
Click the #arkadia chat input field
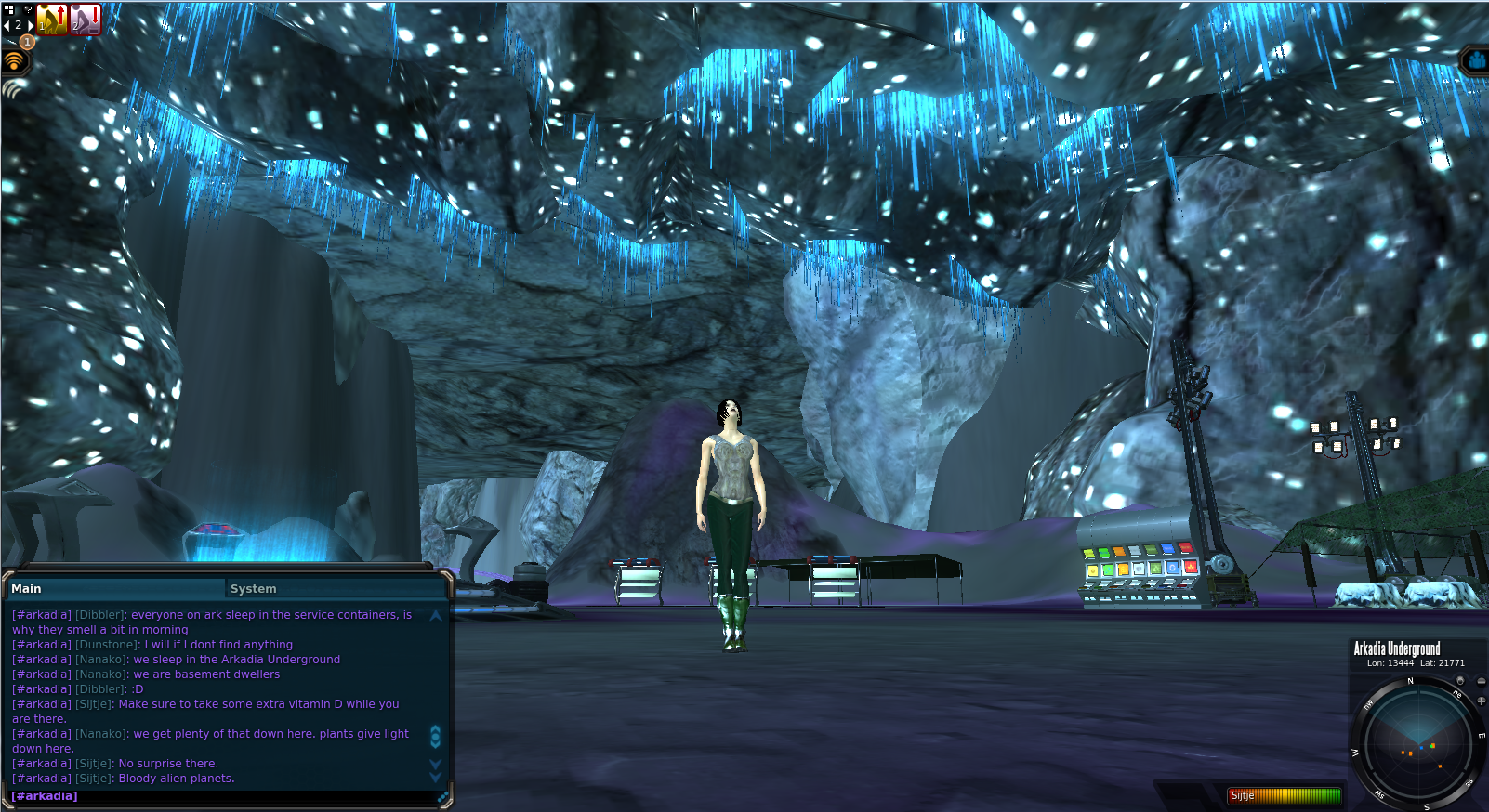click(x=223, y=796)
